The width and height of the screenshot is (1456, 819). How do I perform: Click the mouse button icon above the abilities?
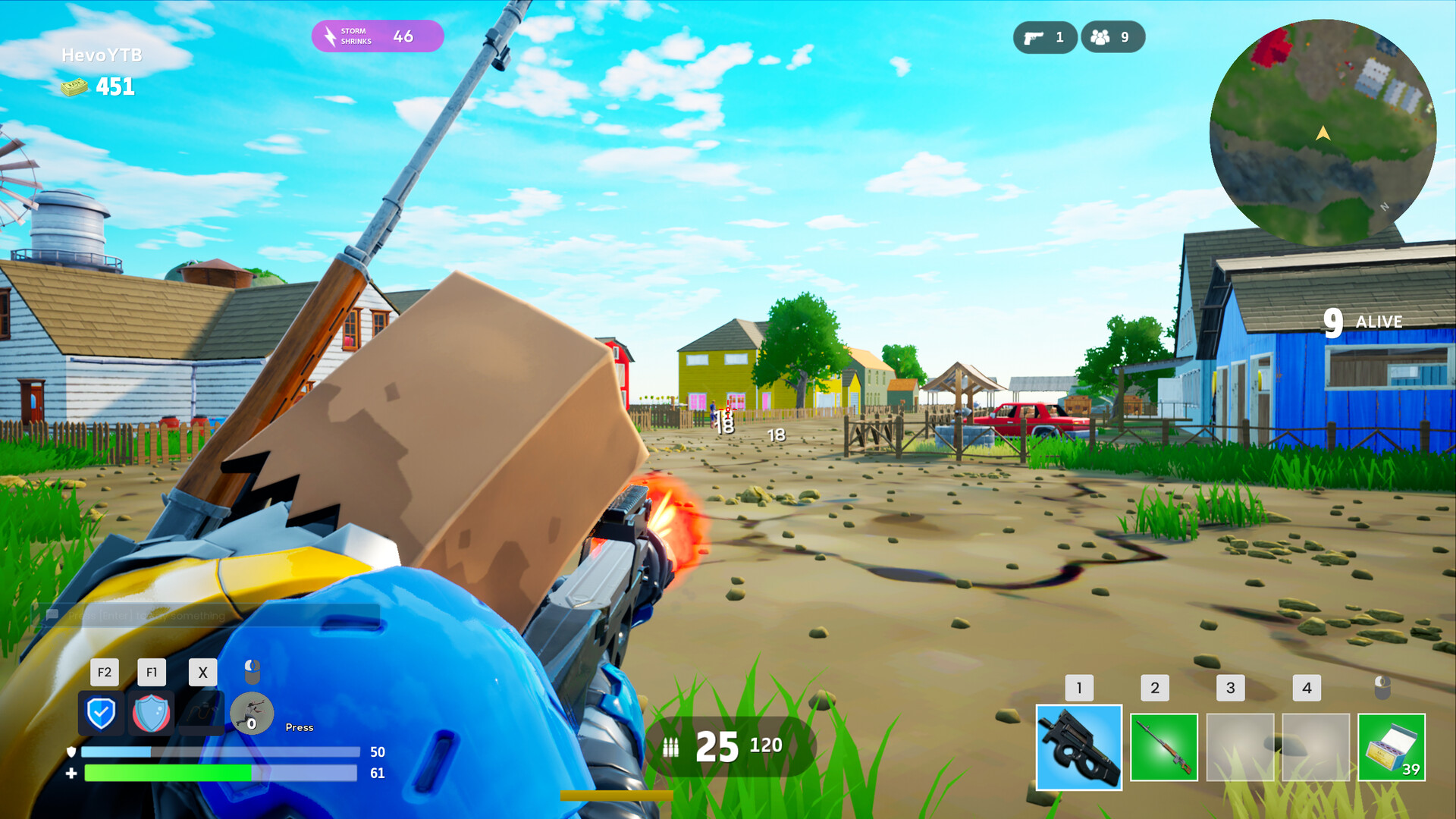click(x=251, y=670)
